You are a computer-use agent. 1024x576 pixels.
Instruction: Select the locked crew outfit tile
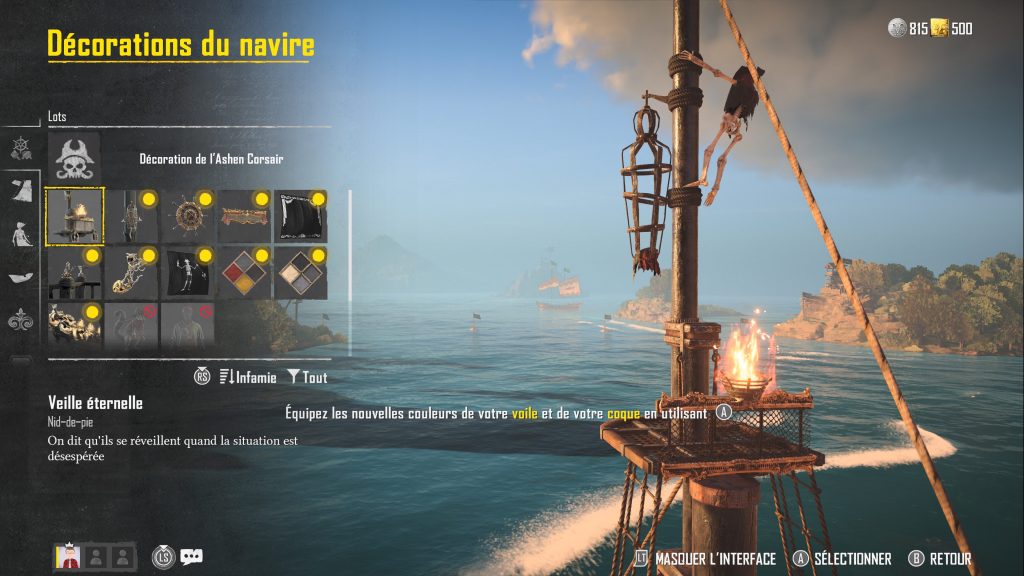pos(188,326)
